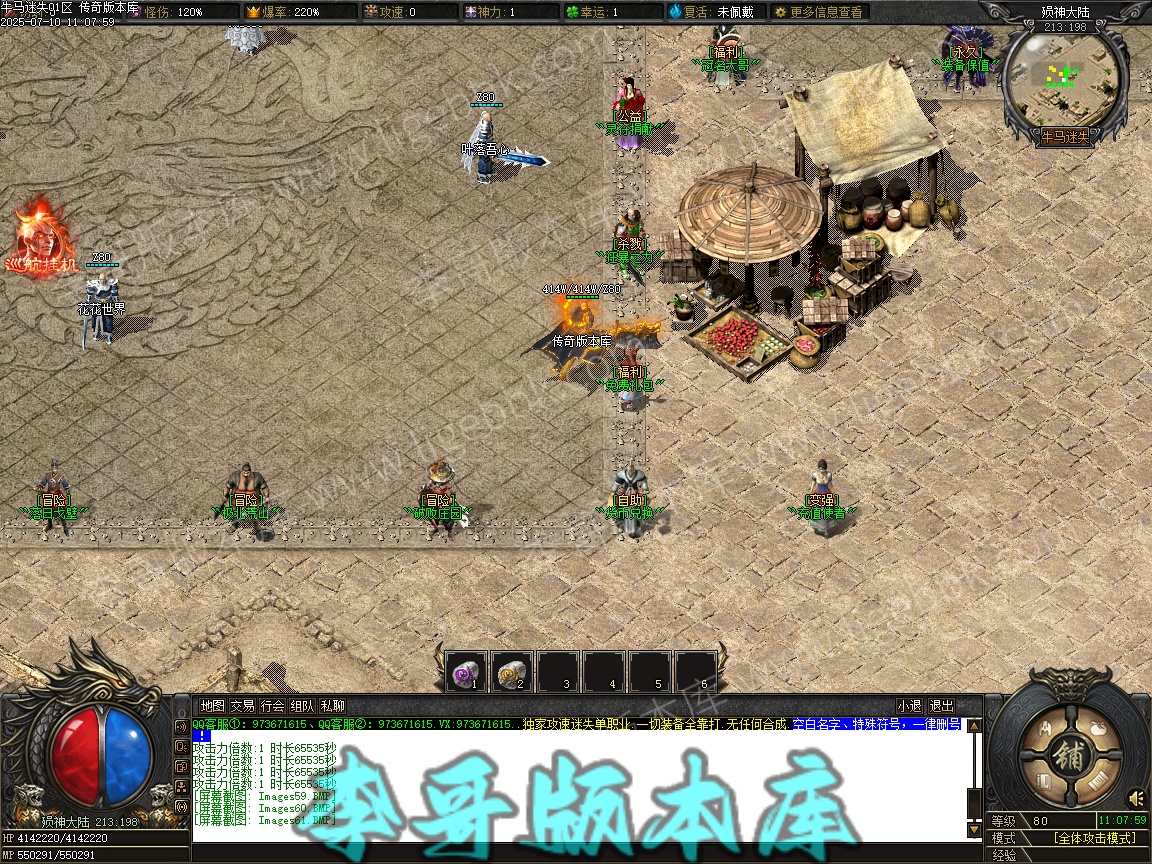This screenshot has height=864, width=1152.
Task: Open 更多信息查看 for more info
Action: pos(818,12)
